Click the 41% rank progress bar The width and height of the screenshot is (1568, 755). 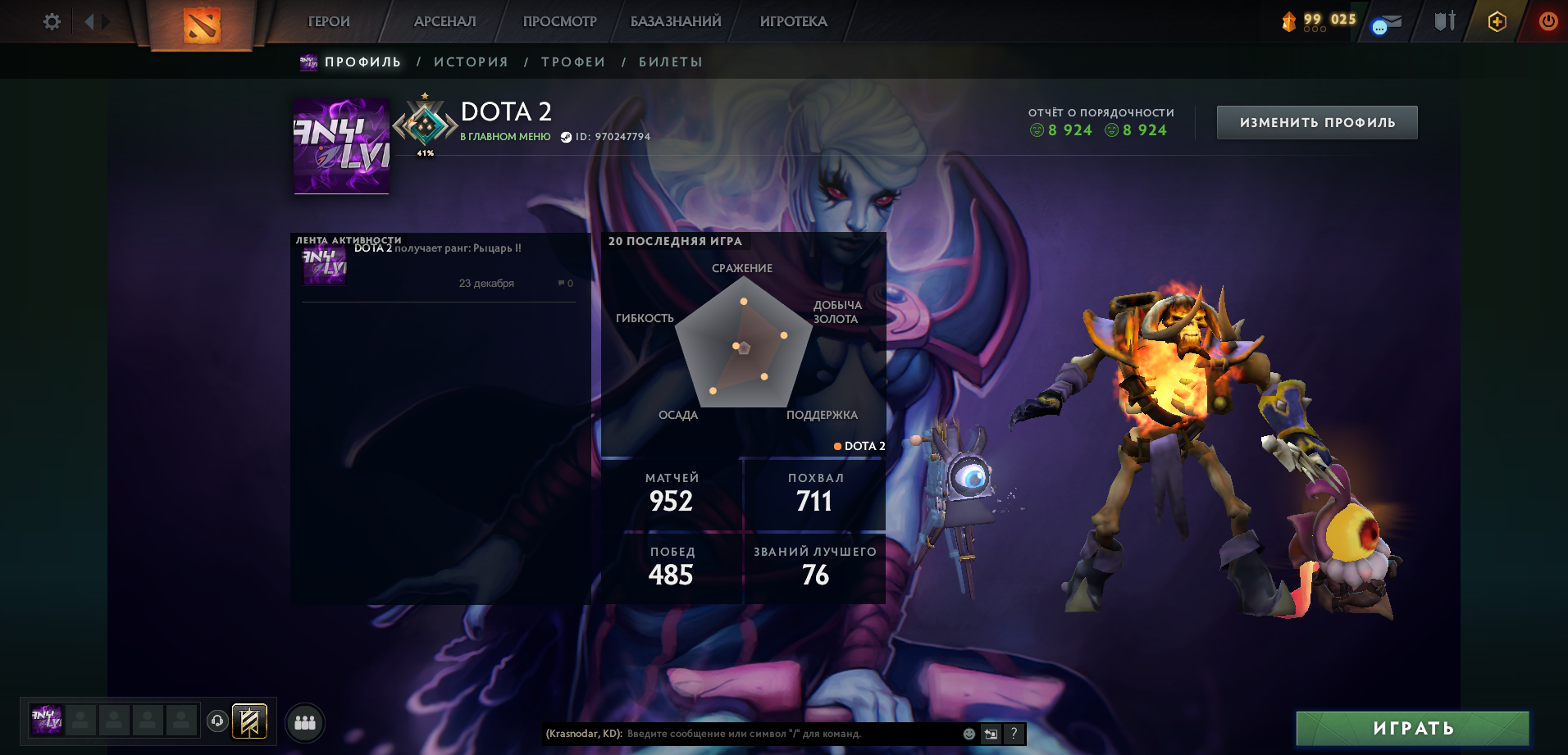(x=426, y=152)
